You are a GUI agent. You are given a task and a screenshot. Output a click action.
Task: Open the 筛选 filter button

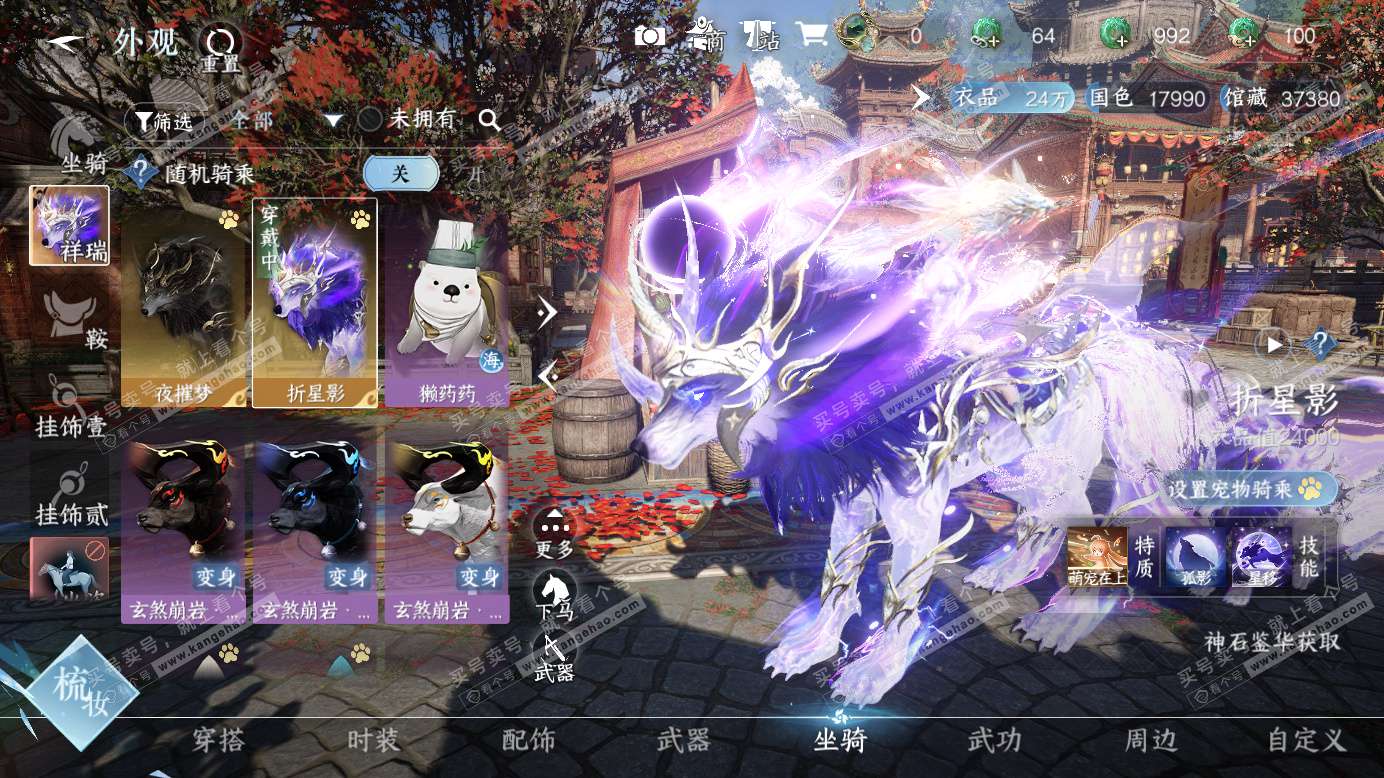click(x=163, y=121)
